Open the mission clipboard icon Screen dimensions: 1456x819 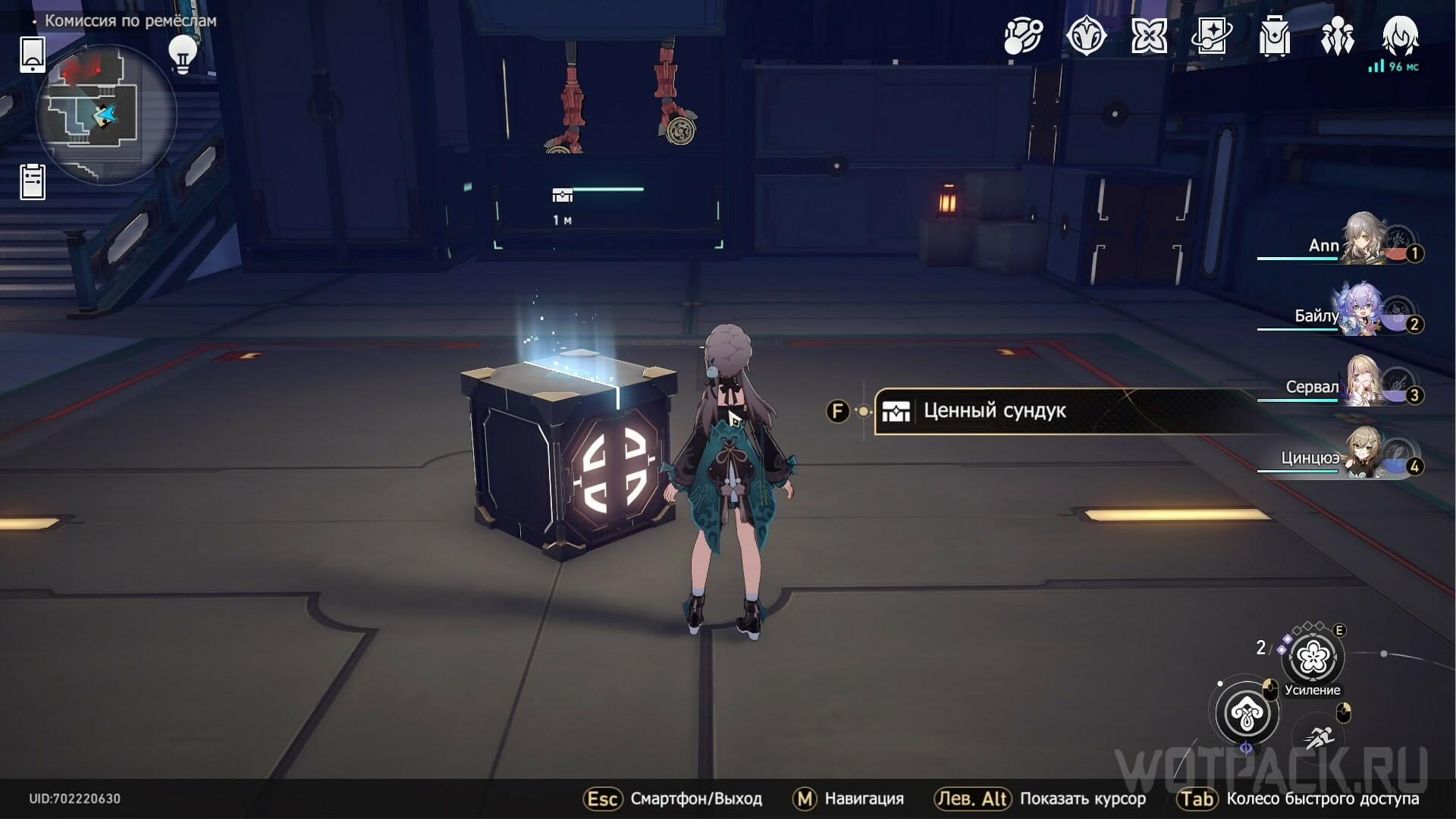coord(32,182)
